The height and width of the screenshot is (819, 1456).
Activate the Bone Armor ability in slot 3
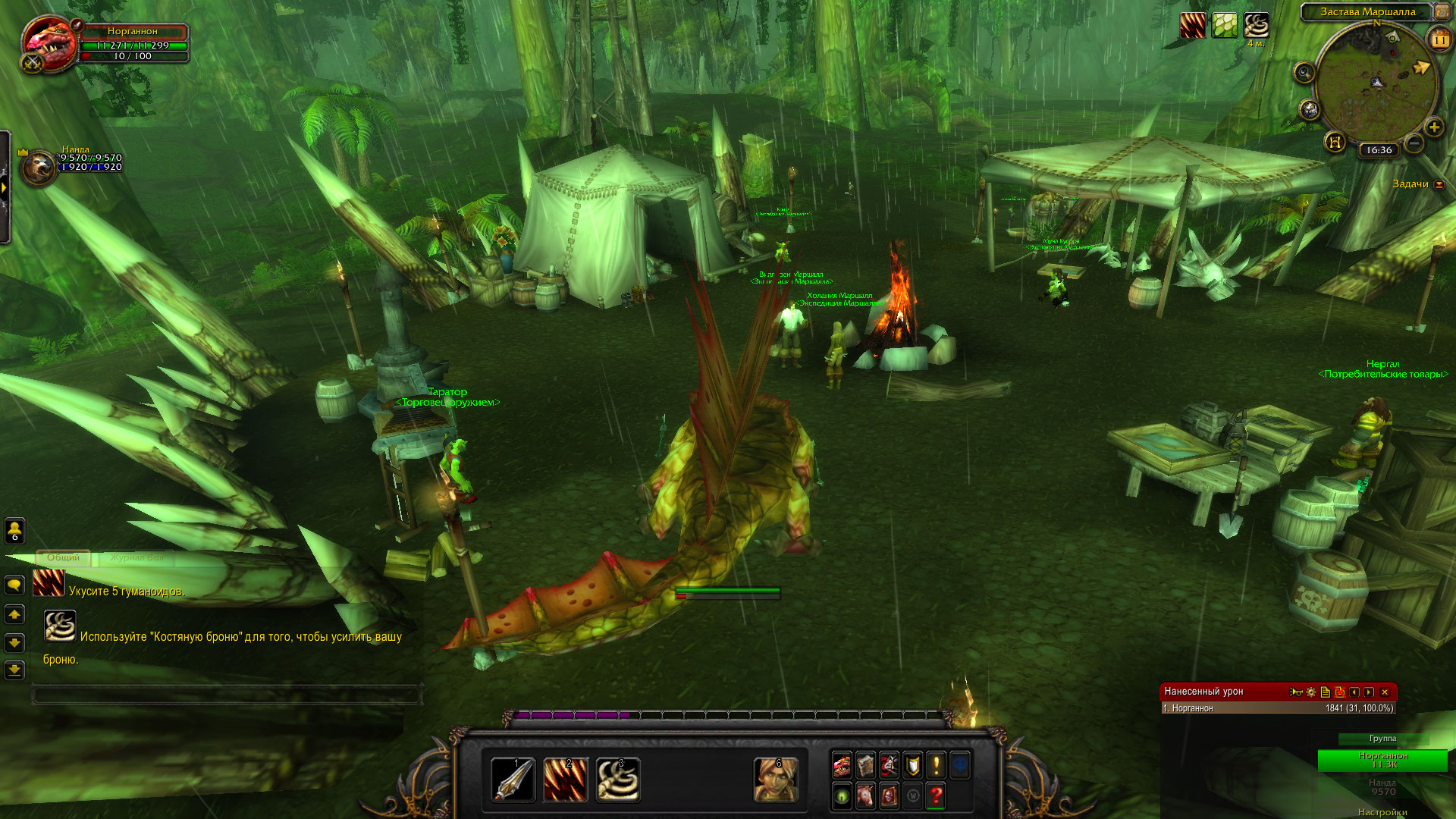tap(618, 780)
